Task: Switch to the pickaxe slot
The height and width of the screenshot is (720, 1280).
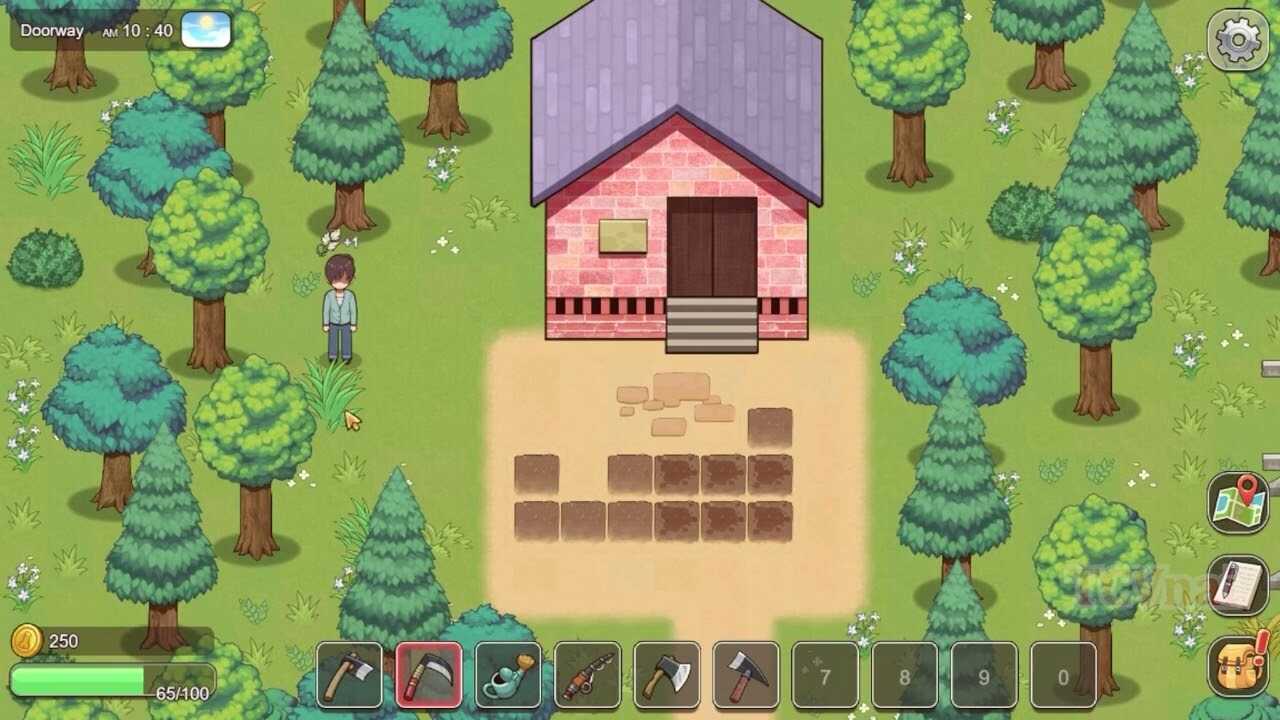Action: [745, 676]
